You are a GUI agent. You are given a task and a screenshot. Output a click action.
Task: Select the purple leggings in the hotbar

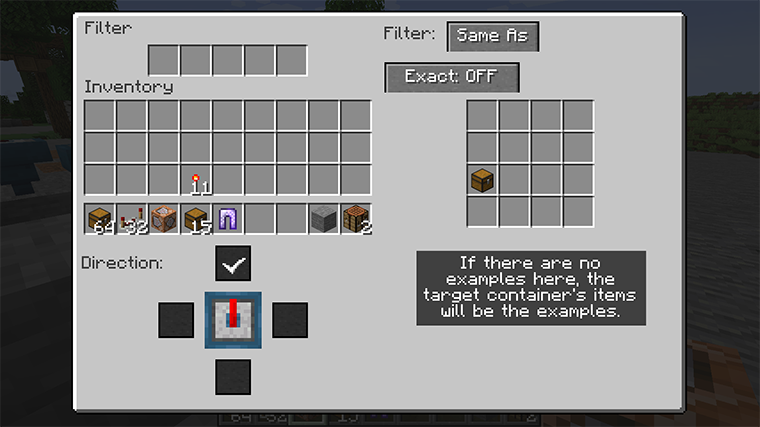click(228, 218)
